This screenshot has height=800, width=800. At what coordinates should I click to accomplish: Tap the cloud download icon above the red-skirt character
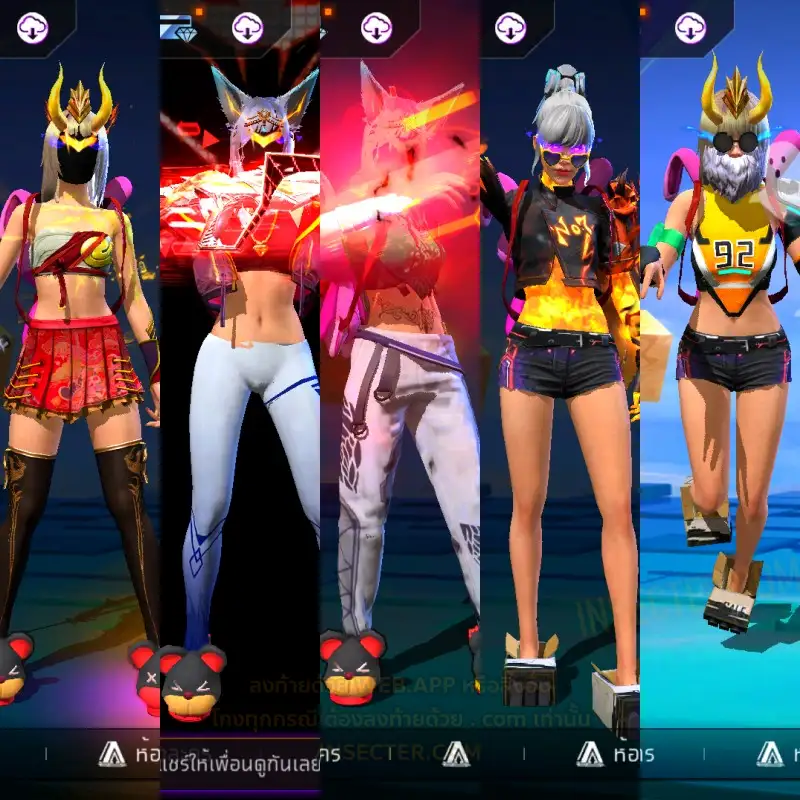(x=33, y=27)
